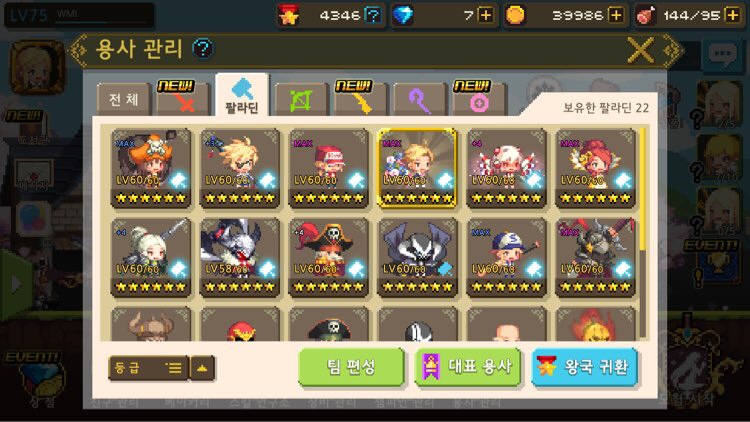Image resolution: width=750 pixels, height=422 pixels.
Task: Set hero as 대표 용사 representative
Action: coord(467,367)
